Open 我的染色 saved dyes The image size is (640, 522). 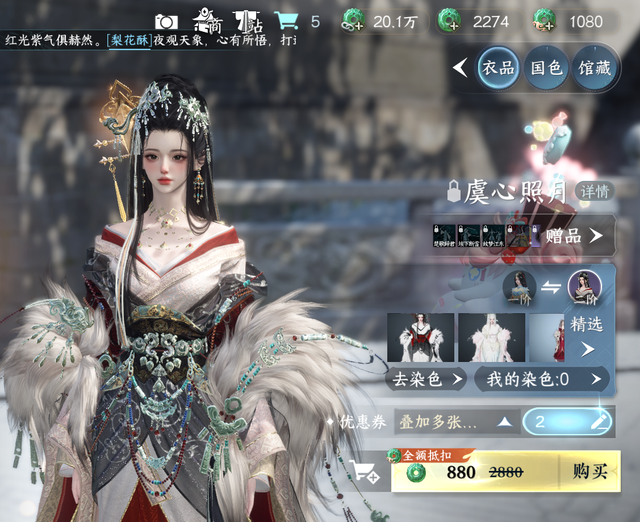pyautogui.click(x=542, y=379)
